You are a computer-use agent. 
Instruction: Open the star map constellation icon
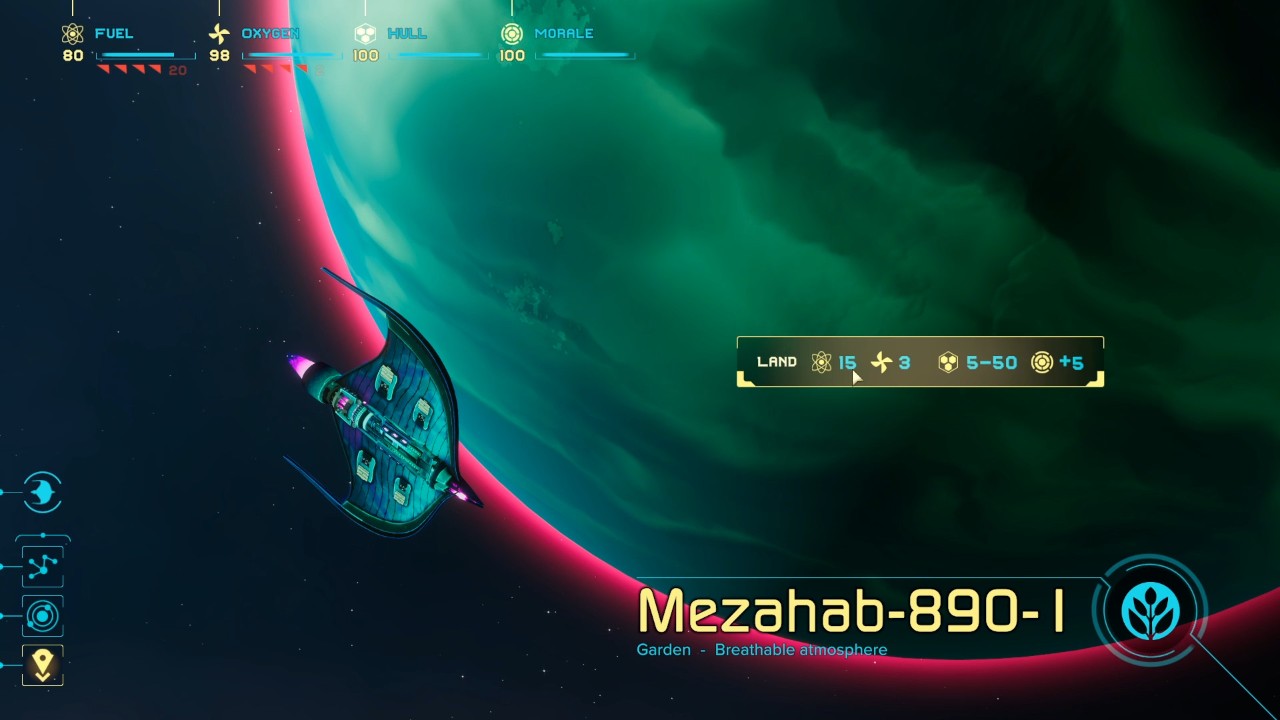[x=42, y=567]
